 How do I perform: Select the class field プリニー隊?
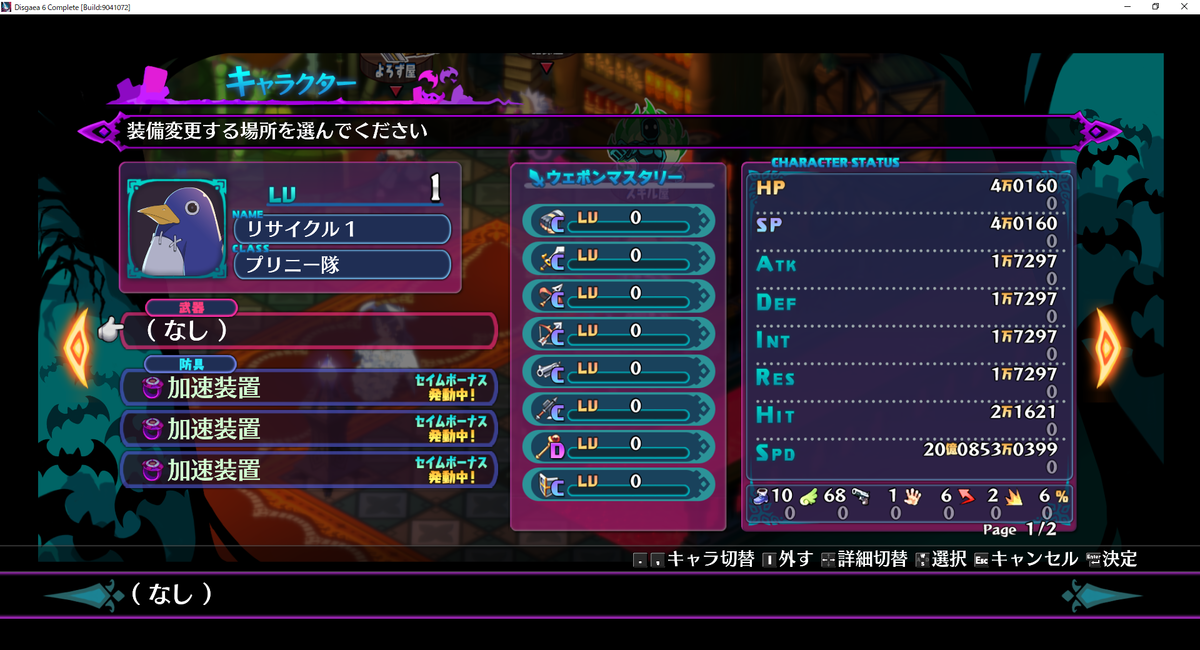point(341,265)
